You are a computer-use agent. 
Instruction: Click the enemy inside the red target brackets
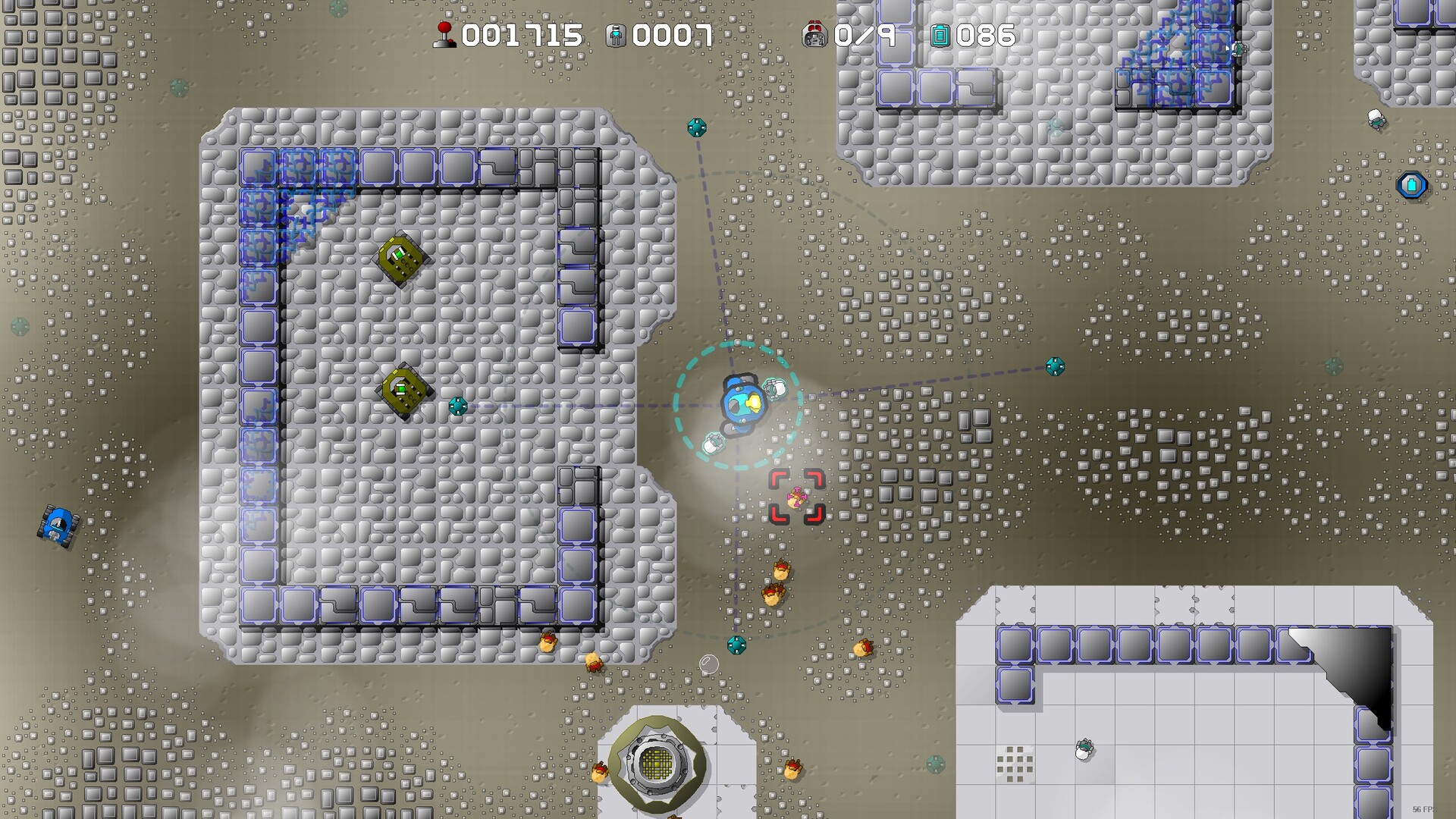click(x=795, y=497)
